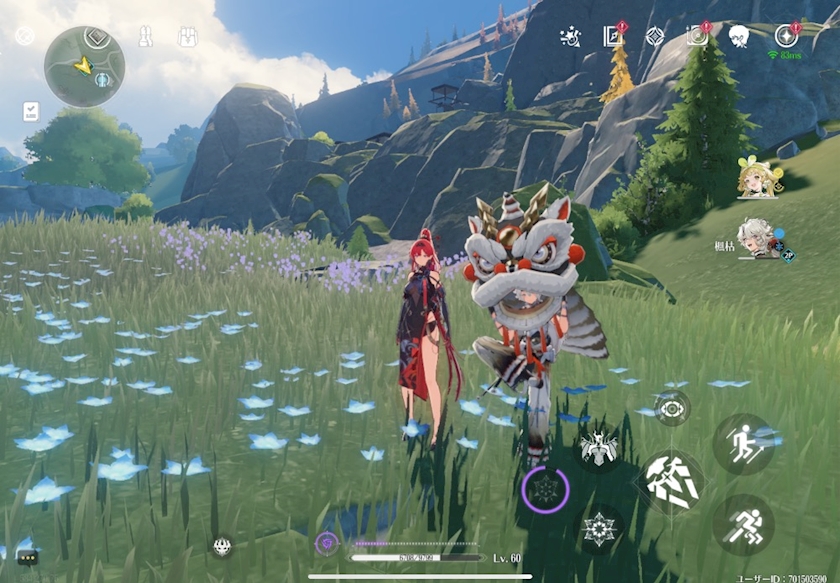This screenshot has height=583, width=840.
Task: Open the chat bubble icon
Action: 26,557
